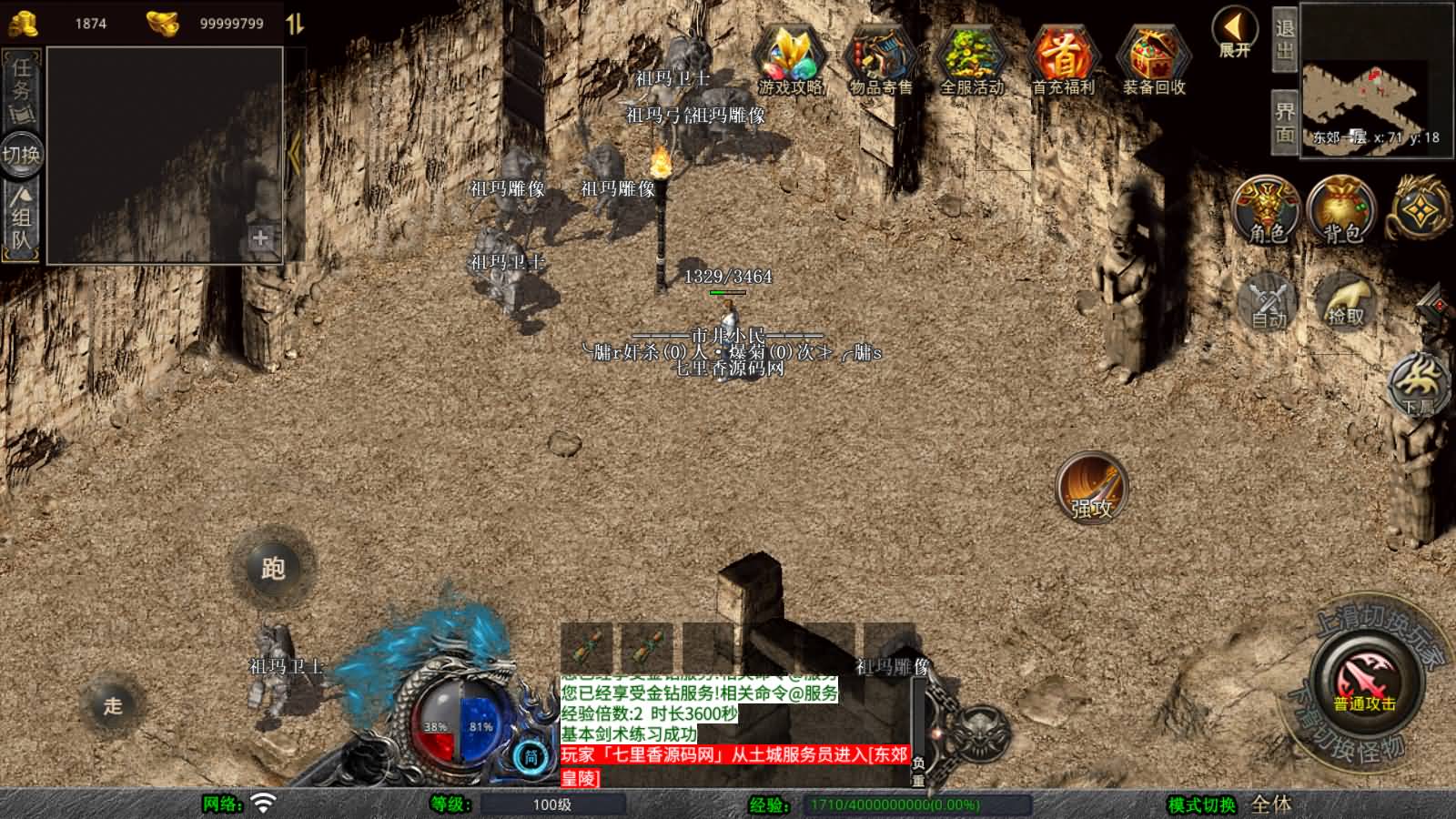Open the 首充福利 first-recharge rewards
1456x819 pixels.
click(x=1063, y=59)
